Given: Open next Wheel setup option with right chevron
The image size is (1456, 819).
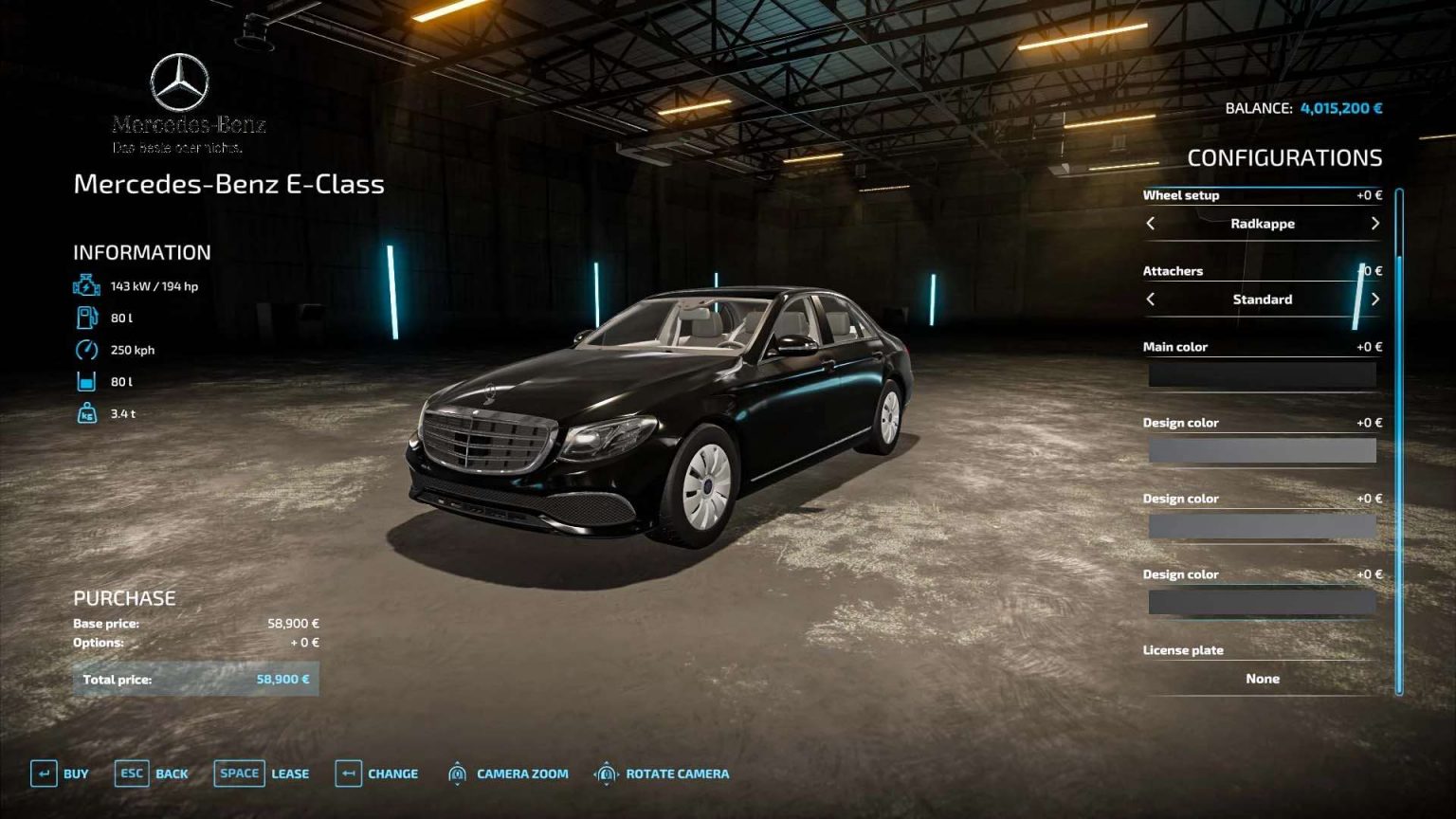Looking at the screenshot, I should click(x=1375, y=224).
